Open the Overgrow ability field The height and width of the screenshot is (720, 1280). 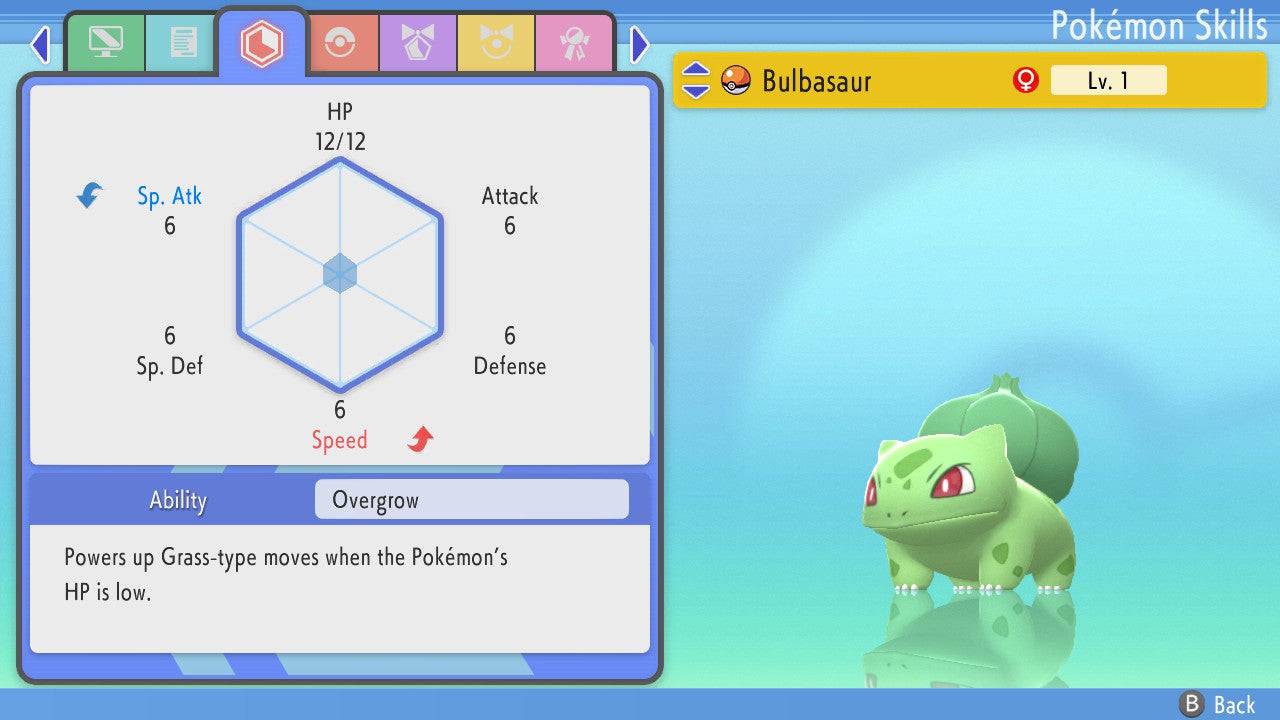click(471, 499)
